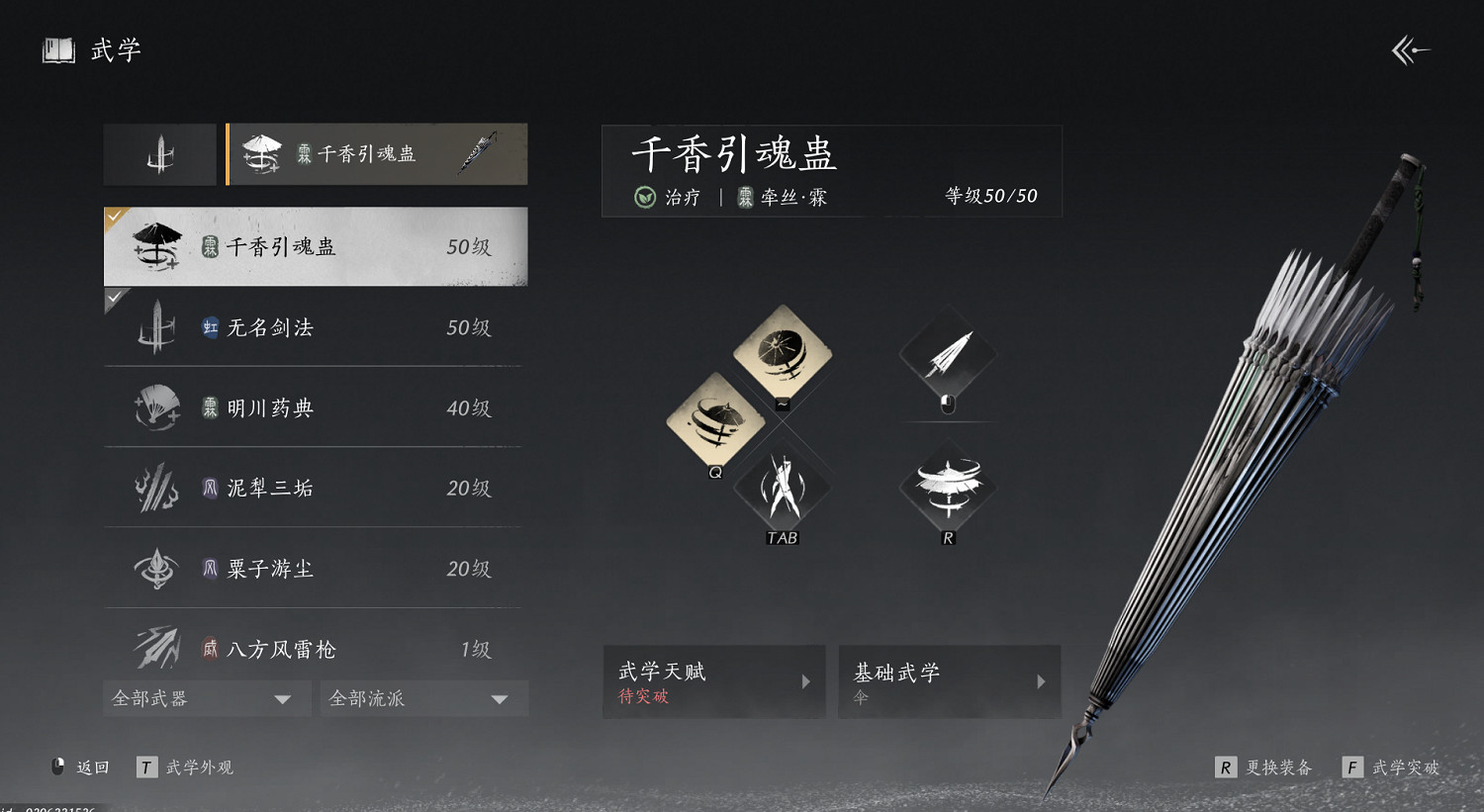Click the R umbrella ultimate skill icon
This screenshot has height=812, width=1484.
[x=947, y=488]
